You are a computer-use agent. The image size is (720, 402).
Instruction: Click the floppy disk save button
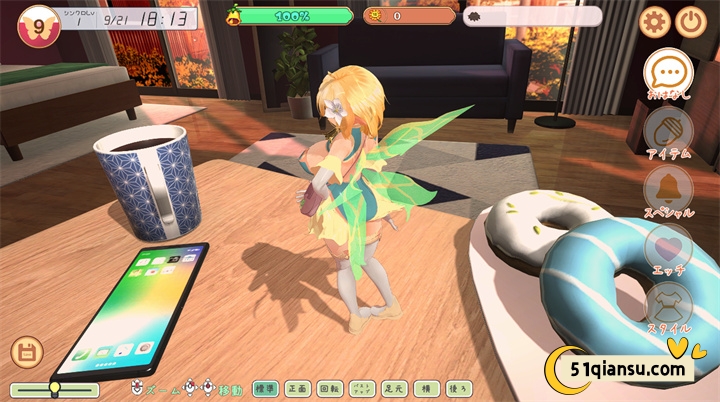coord(25,352)
